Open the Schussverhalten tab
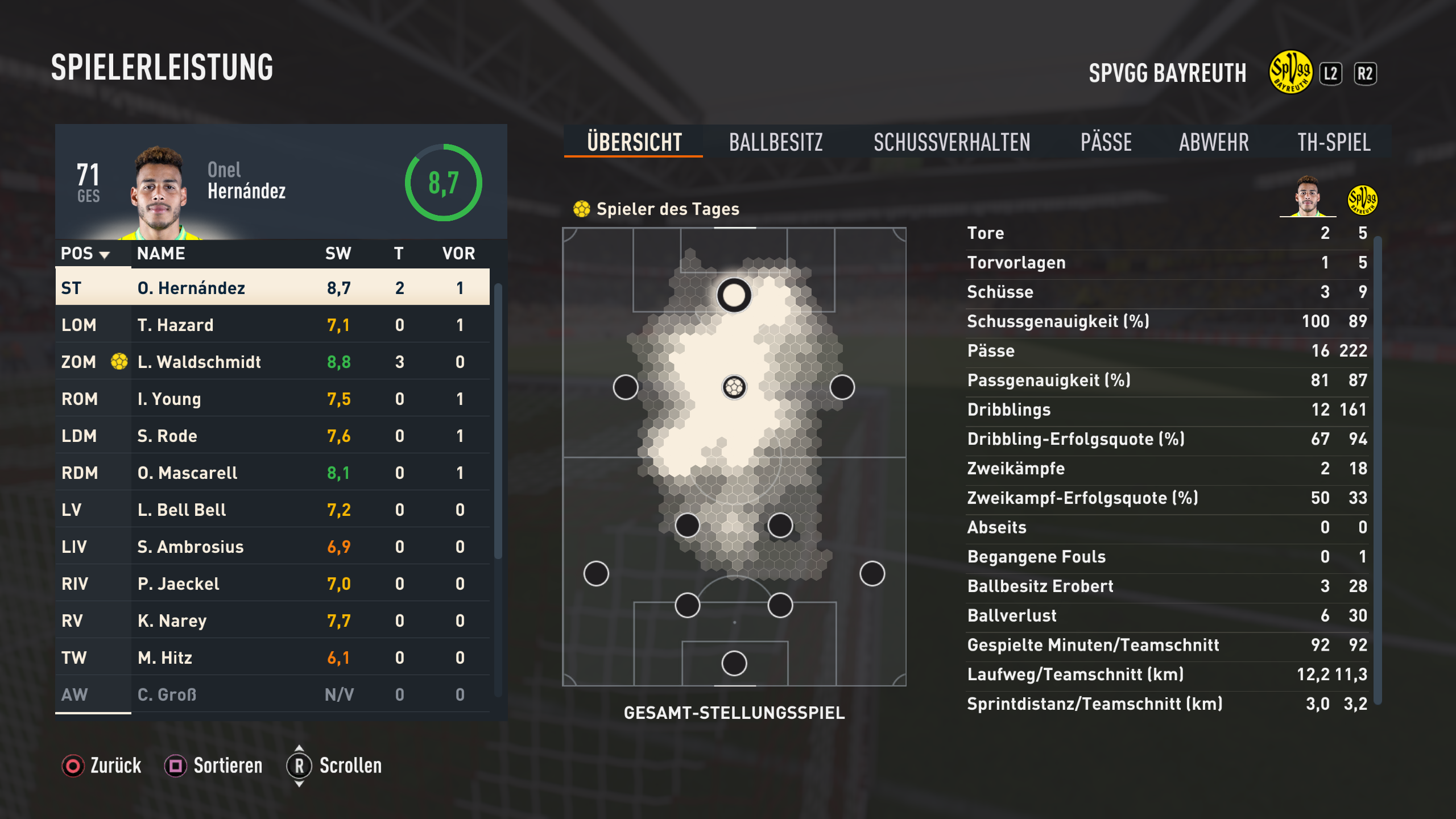This screenshot has height=819, width=1456. 952,142
